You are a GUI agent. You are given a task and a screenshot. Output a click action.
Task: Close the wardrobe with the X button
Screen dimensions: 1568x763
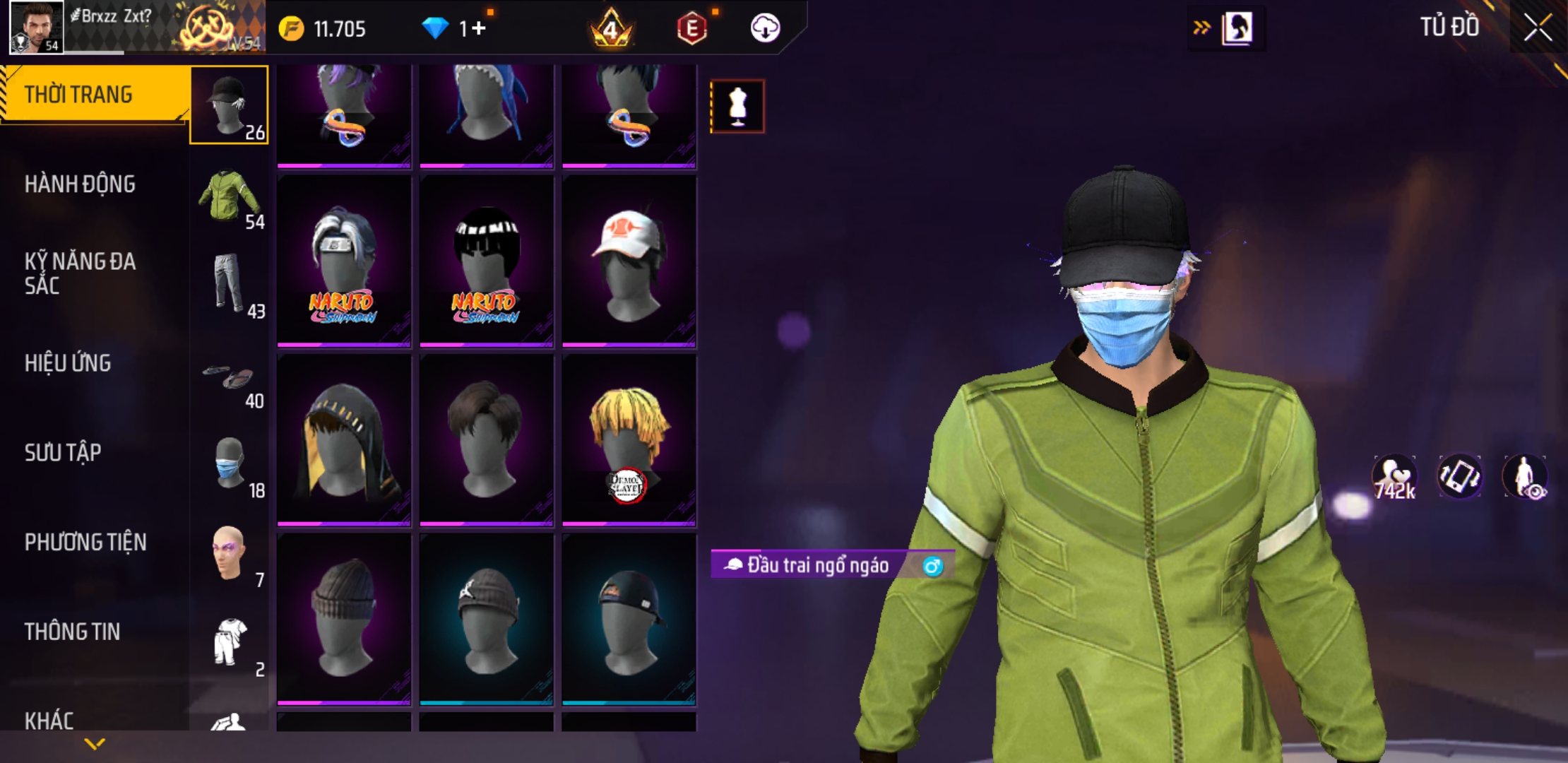[1538, 28]
